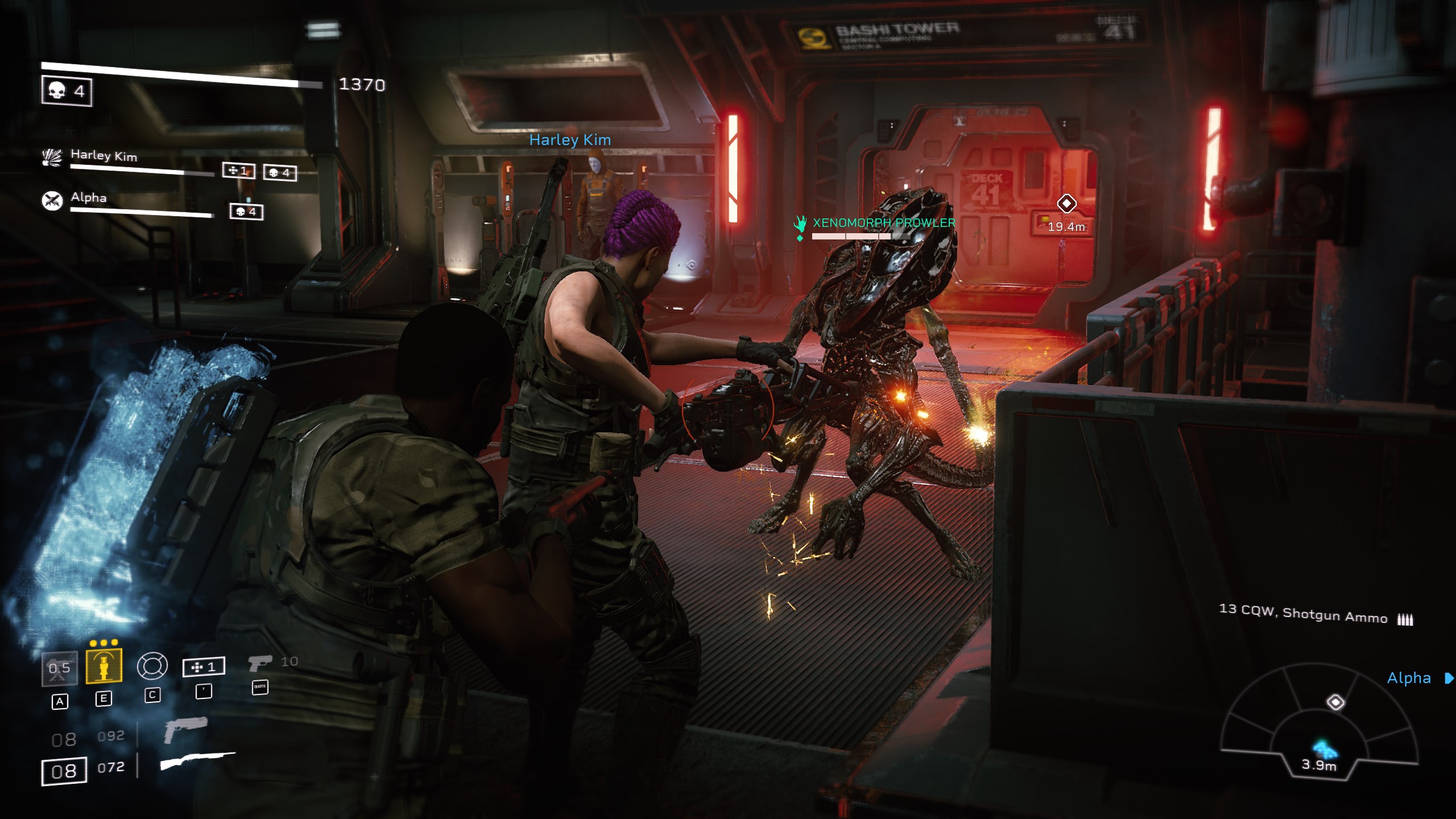Use the yellow highlighted coil charge ability
This screenshot has width=1456, height=819.
(x=104, y=665)
